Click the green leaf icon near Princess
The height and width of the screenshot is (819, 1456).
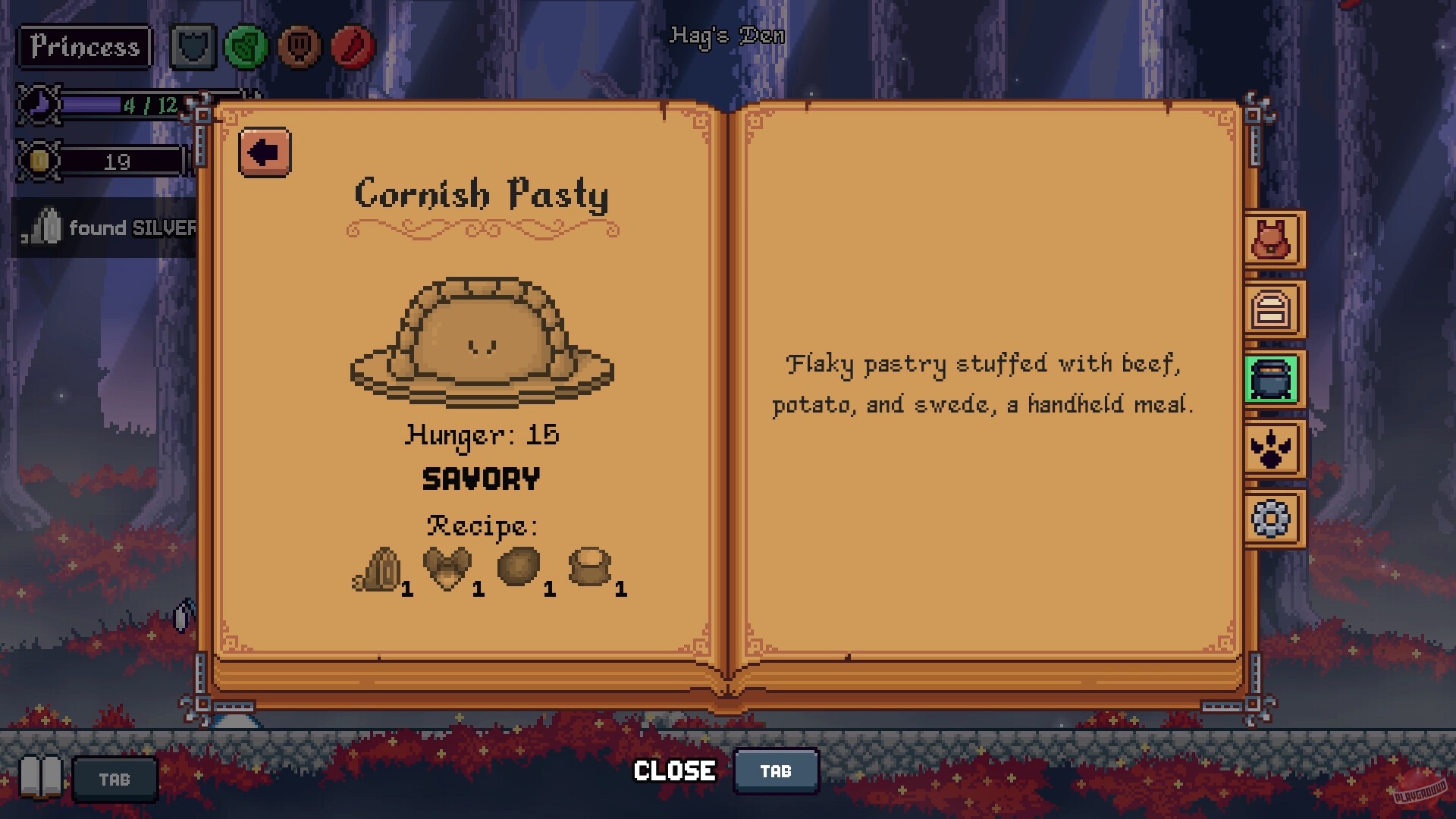(x=244, y=47)
